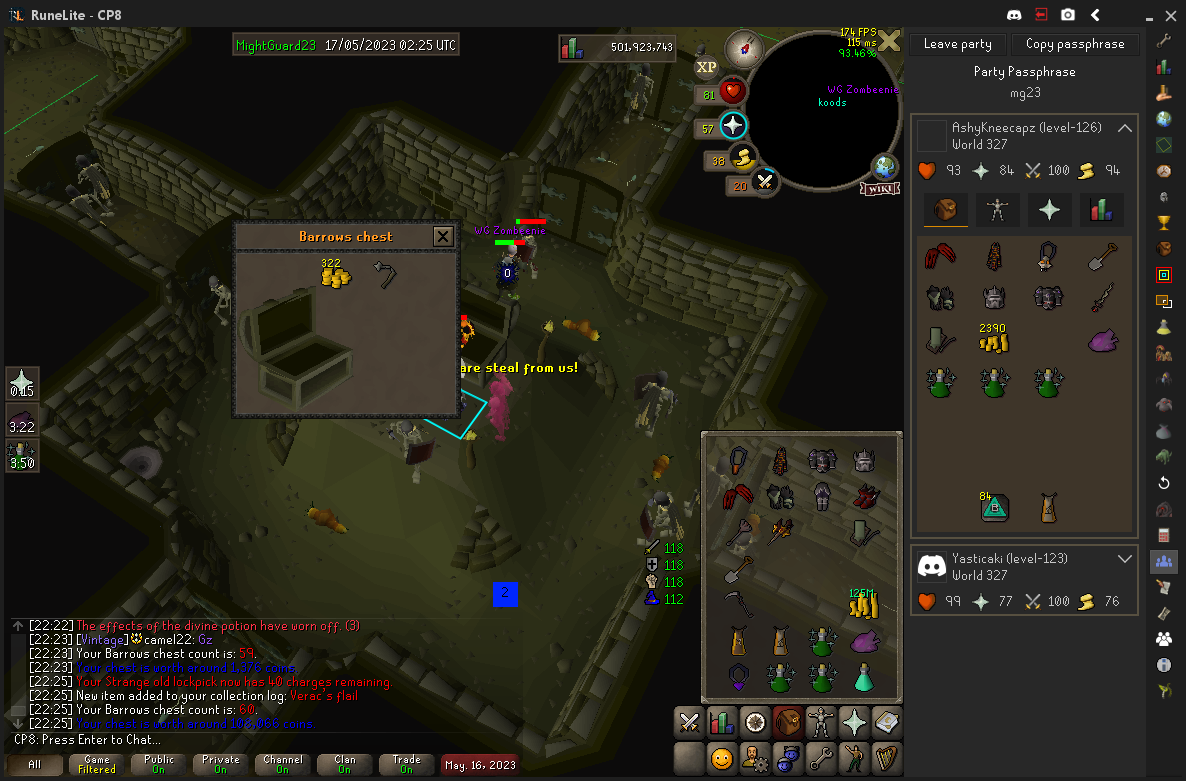The image size is (1186, 781).
Task: Toggle the run energy orb
Action: (742, 158)
